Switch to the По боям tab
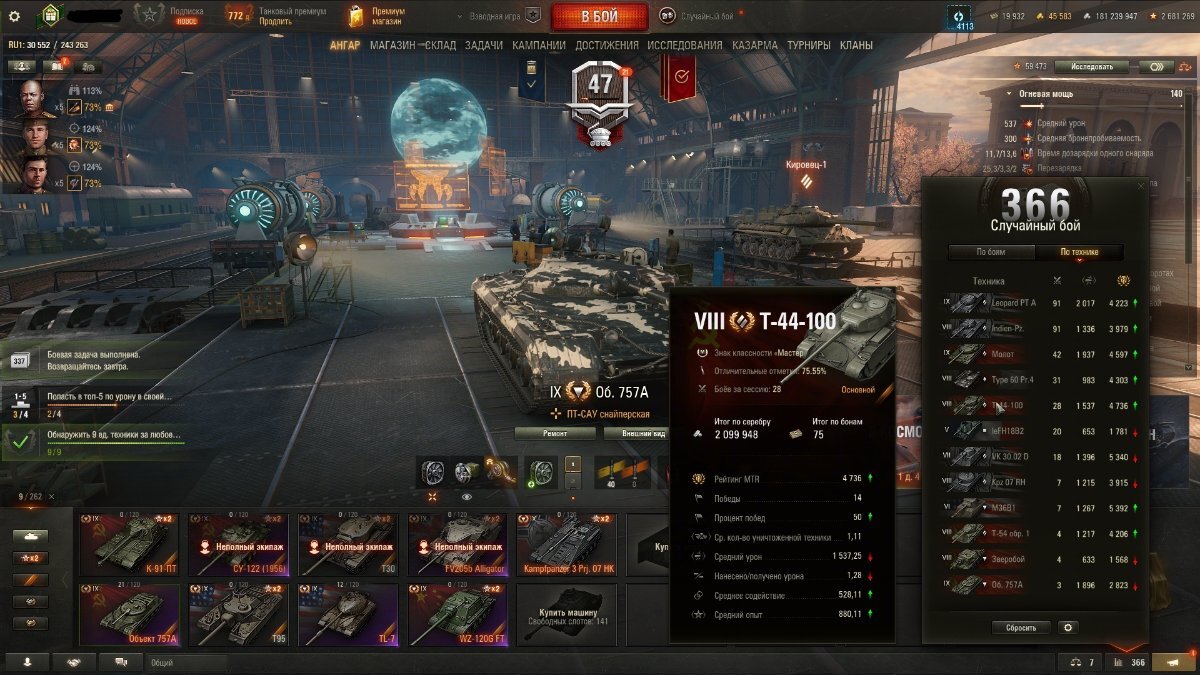This screenshot has width=1200, height=675. (x=990, y=252)
